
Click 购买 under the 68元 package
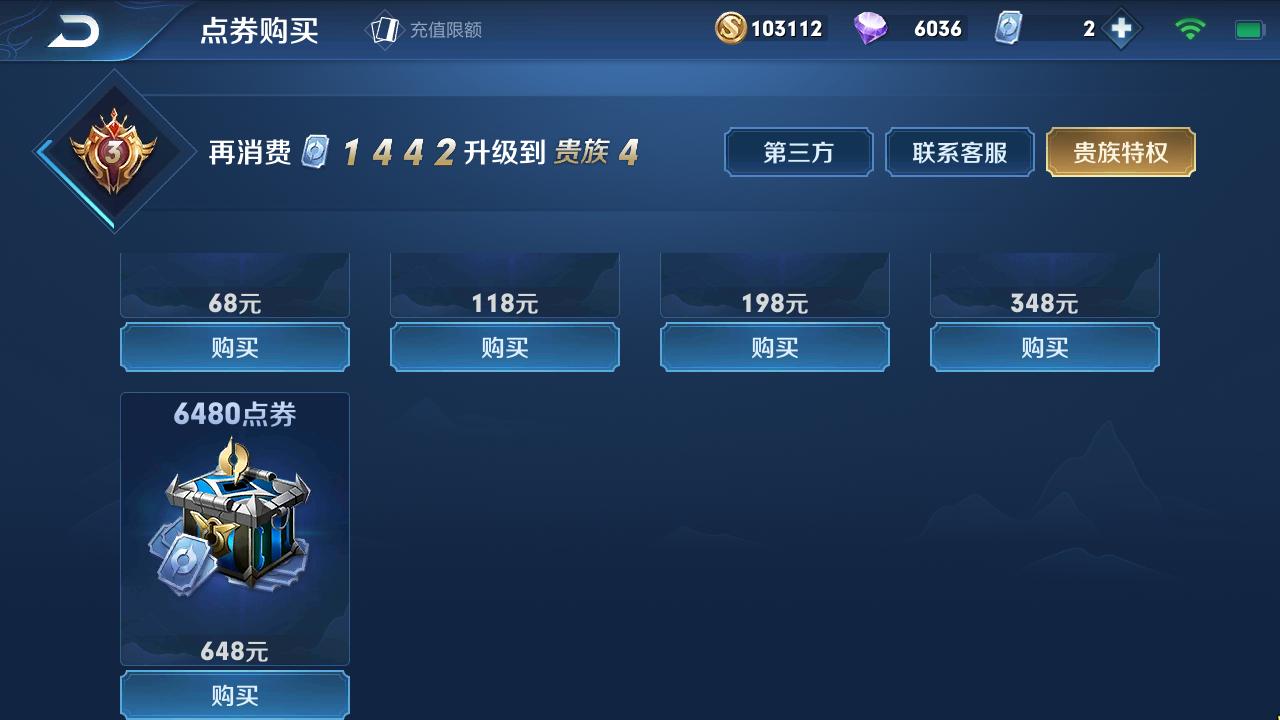coord(234,347)
